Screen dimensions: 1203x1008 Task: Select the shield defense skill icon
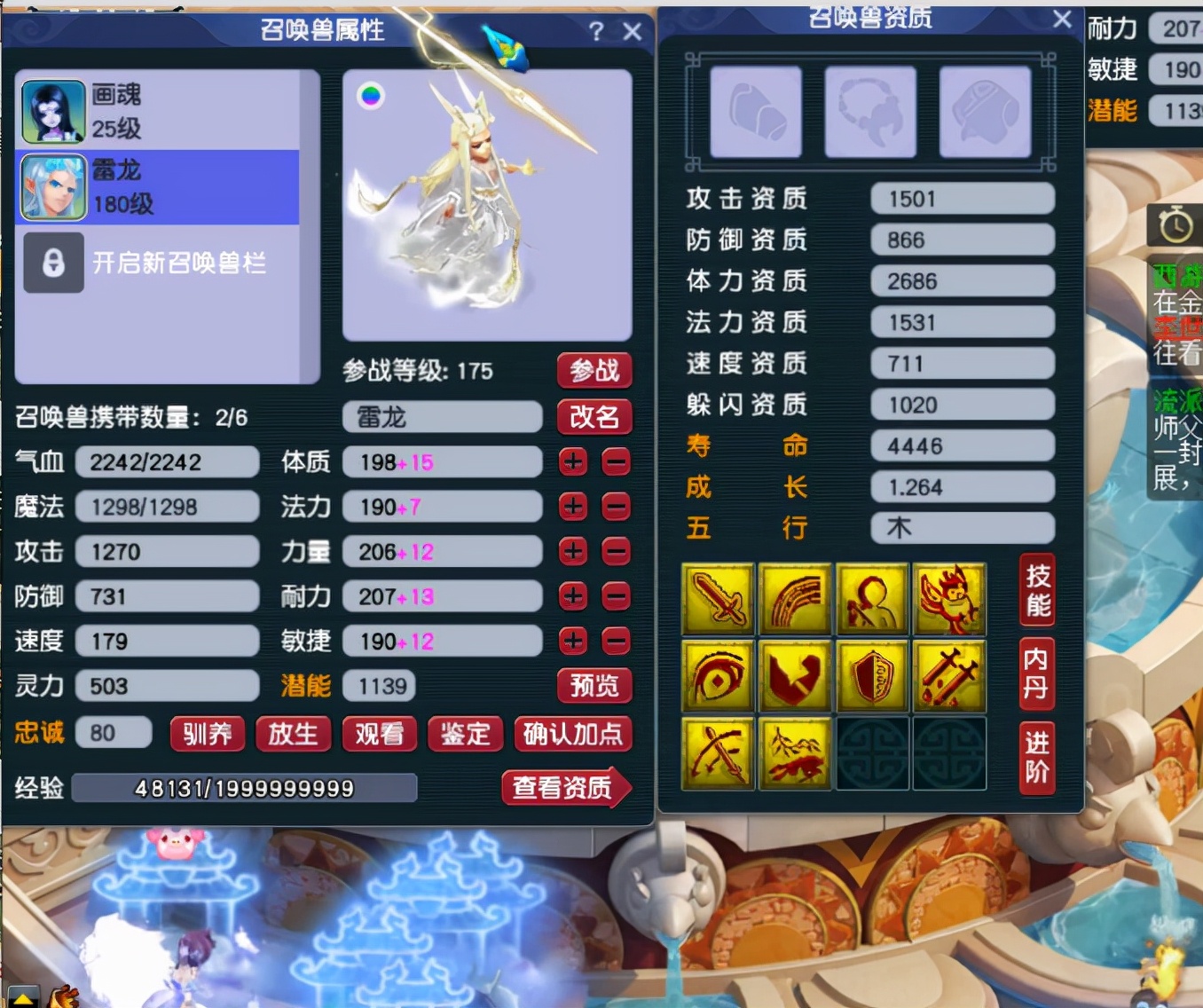tap(872, 676)
